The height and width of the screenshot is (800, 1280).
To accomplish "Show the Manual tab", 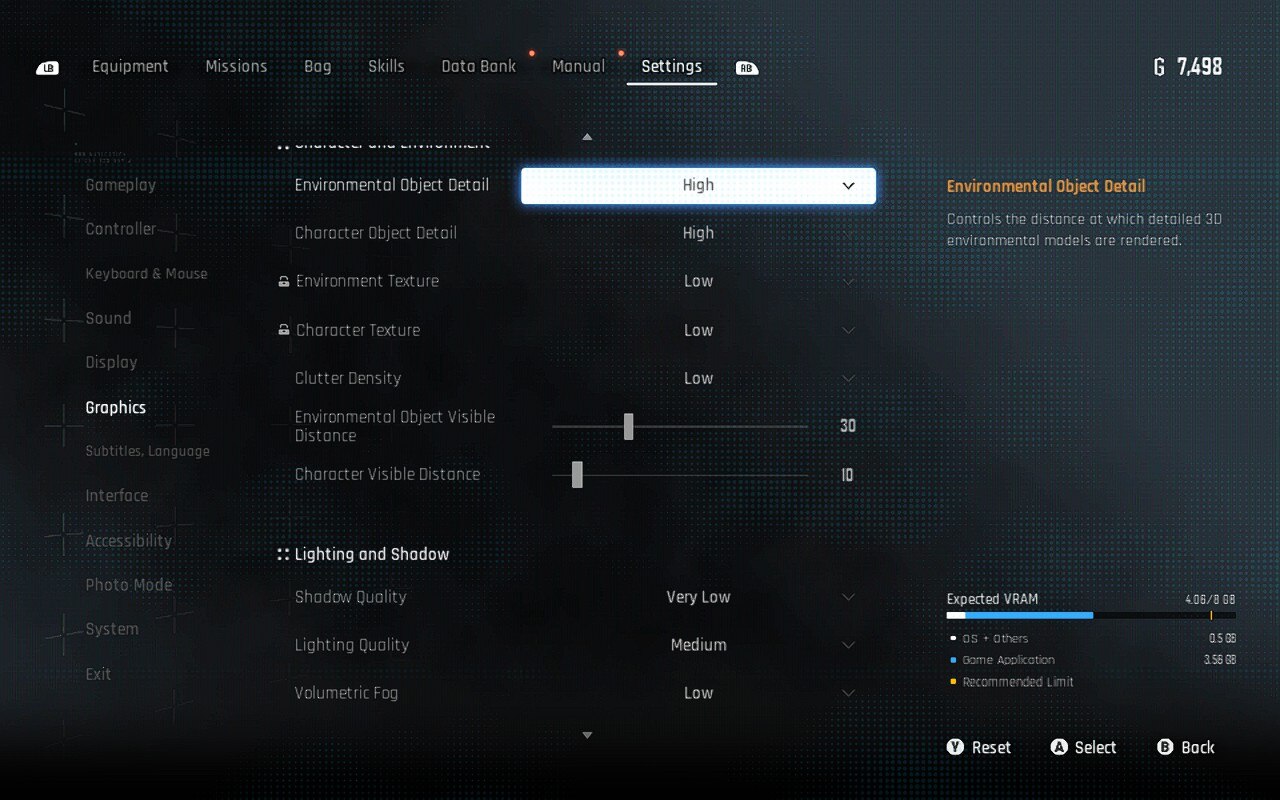I will click(578, 67).
